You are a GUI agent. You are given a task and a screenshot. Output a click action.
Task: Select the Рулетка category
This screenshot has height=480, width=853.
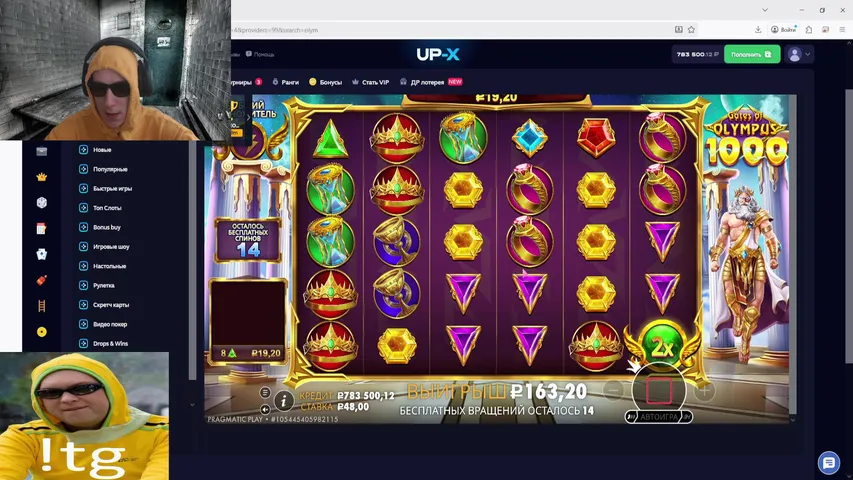[104, 285]
